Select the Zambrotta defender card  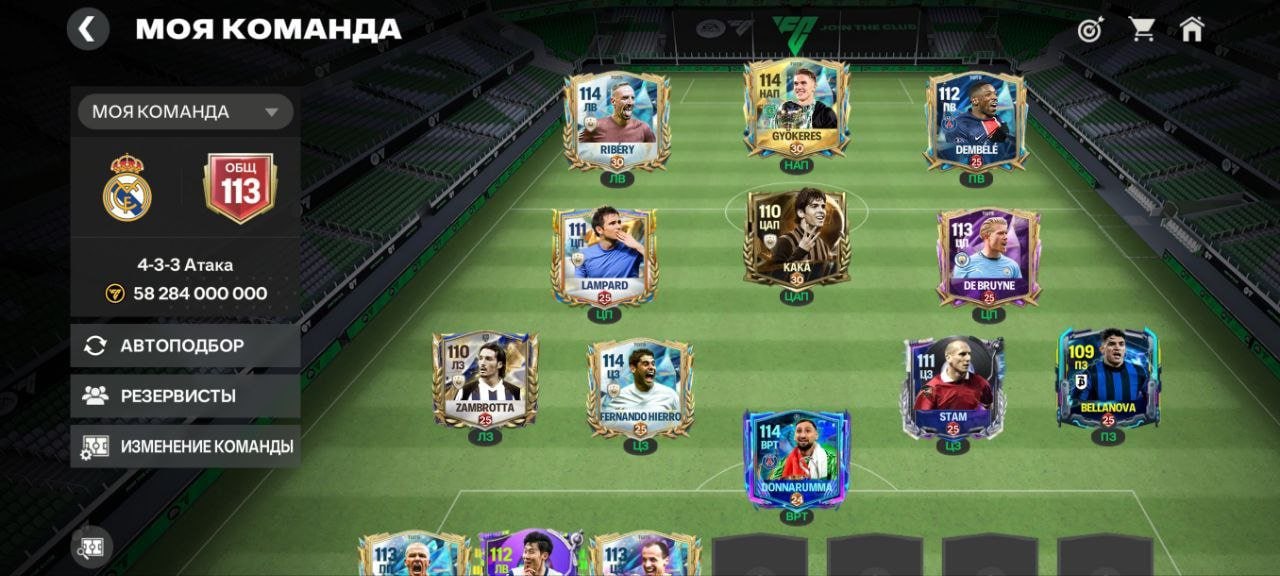(485, 380)
